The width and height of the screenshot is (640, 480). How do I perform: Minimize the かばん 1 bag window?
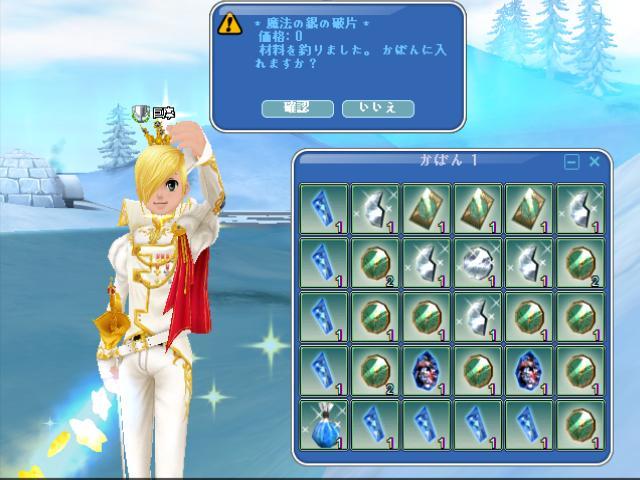point(572,161)
